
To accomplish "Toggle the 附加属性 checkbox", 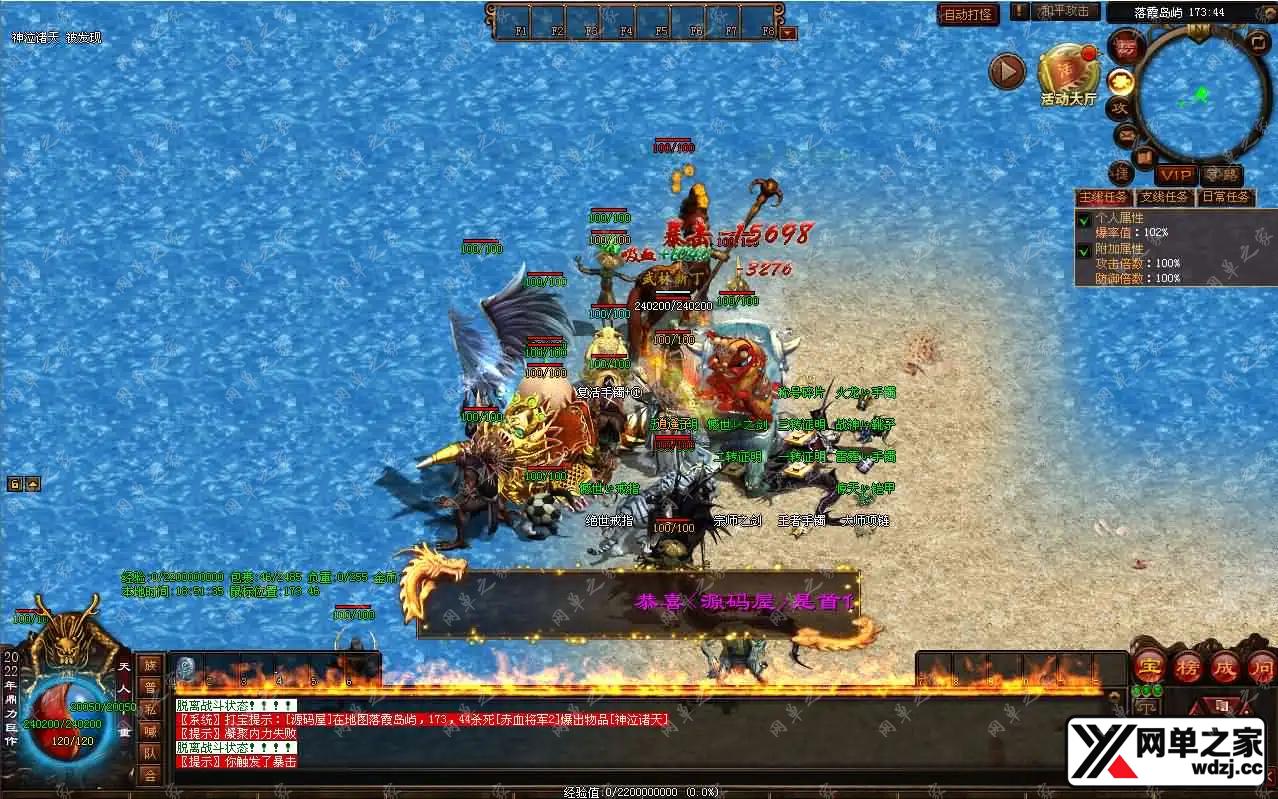I will [x=1084, y=251].
